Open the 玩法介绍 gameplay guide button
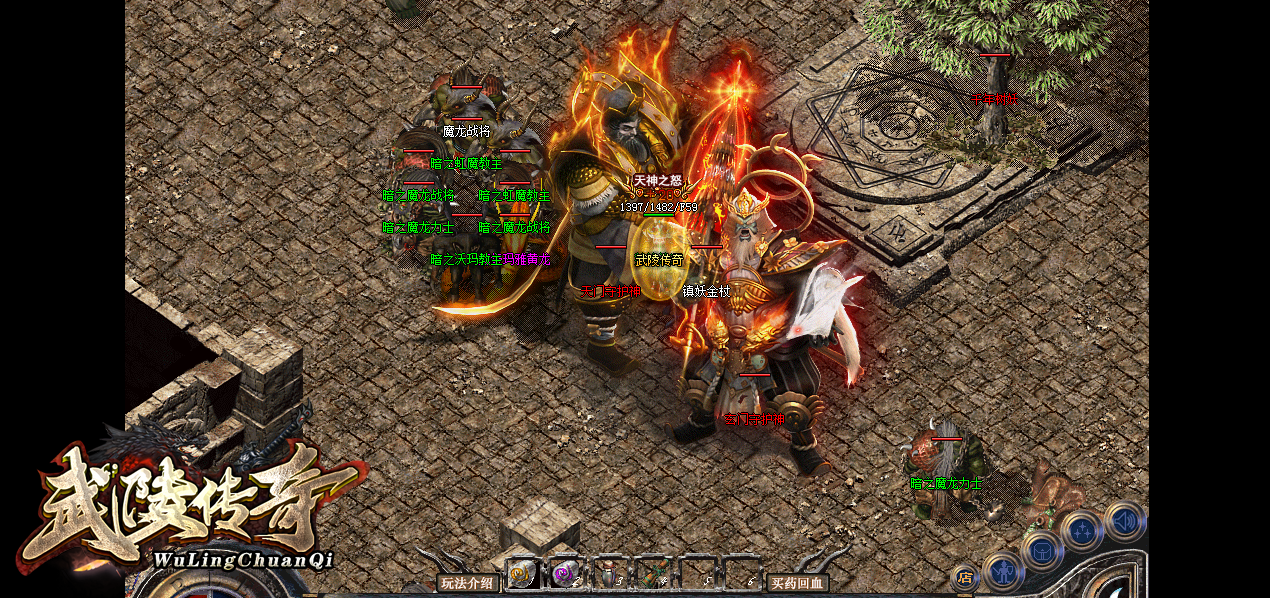This screenshot has height=598, width=1270. click(467, 583)
